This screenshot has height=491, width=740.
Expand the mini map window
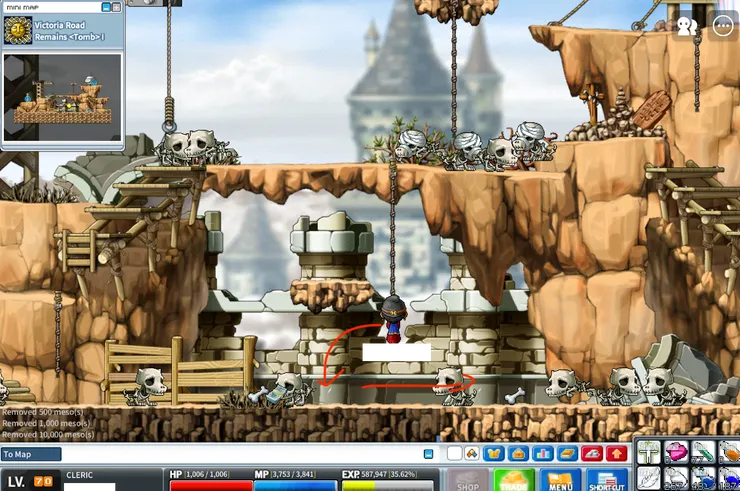[116, 7]
